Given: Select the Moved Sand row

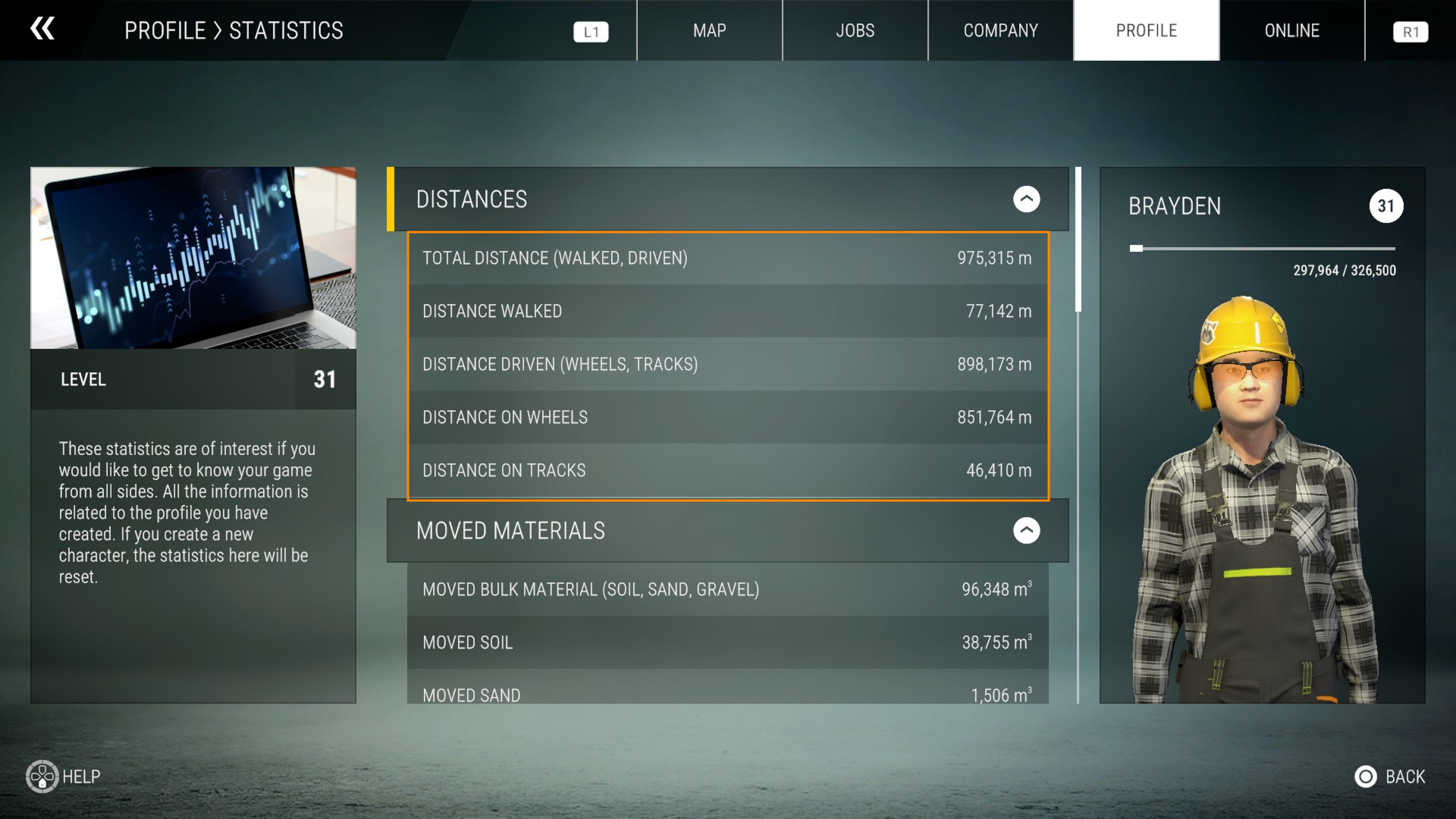Looking at the screenshot, I should tap(727, 692).
